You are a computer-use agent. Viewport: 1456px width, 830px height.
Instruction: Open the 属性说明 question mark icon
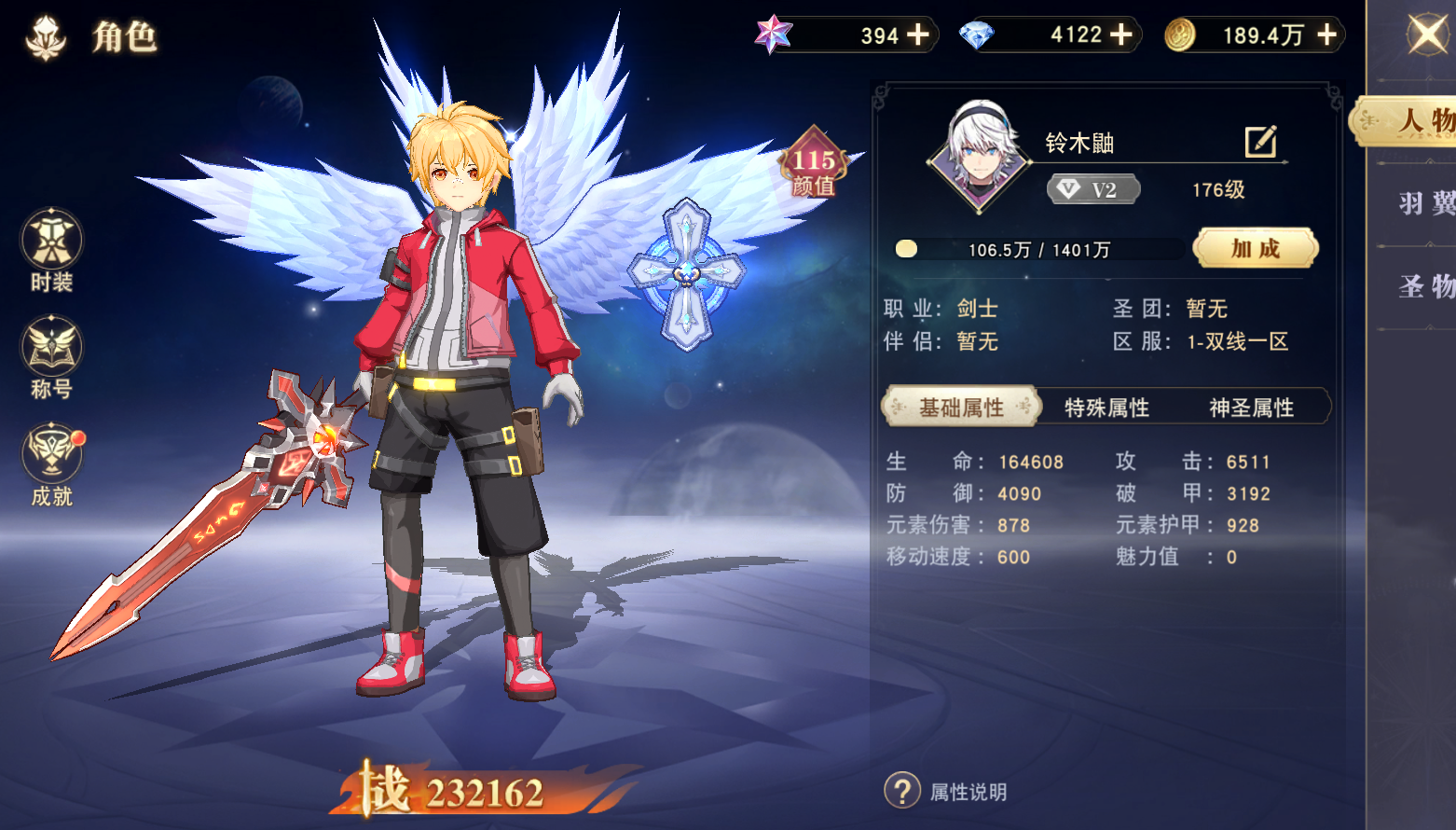coord(900,788)
